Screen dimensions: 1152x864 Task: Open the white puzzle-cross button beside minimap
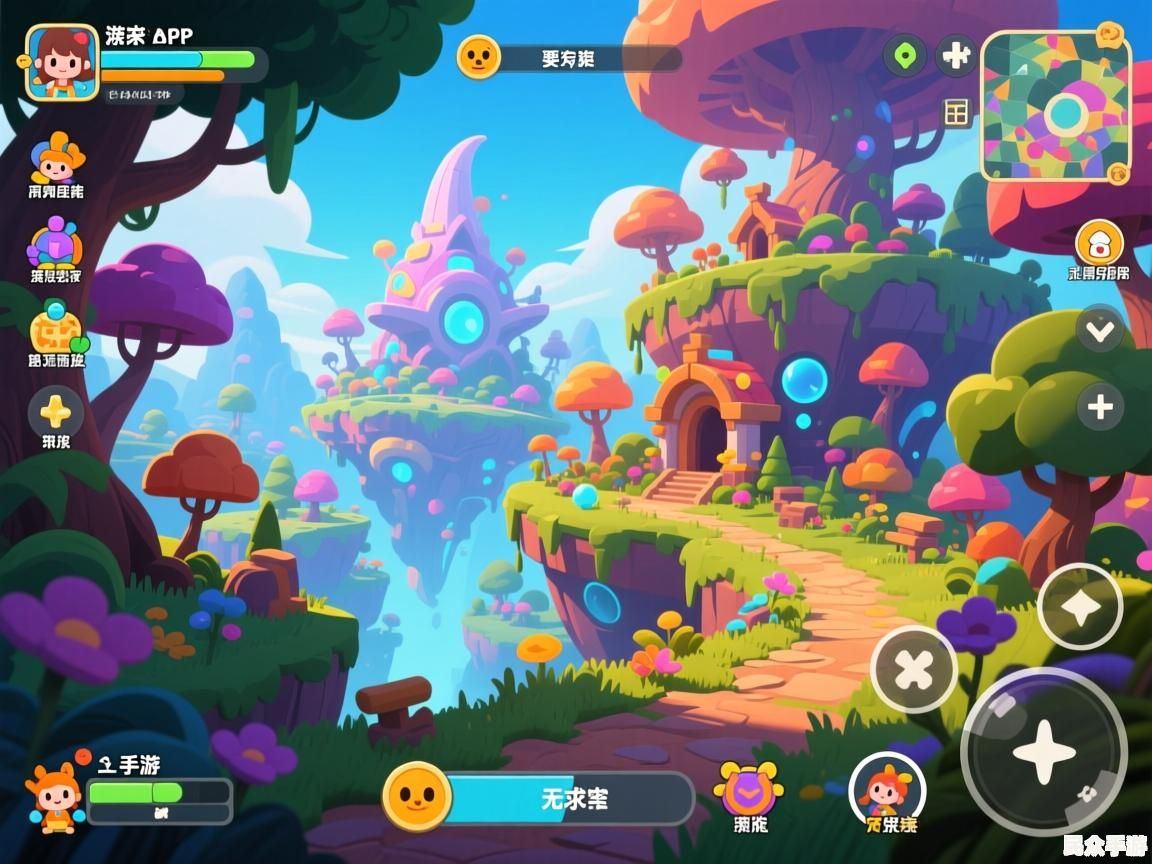coord(956,55)
